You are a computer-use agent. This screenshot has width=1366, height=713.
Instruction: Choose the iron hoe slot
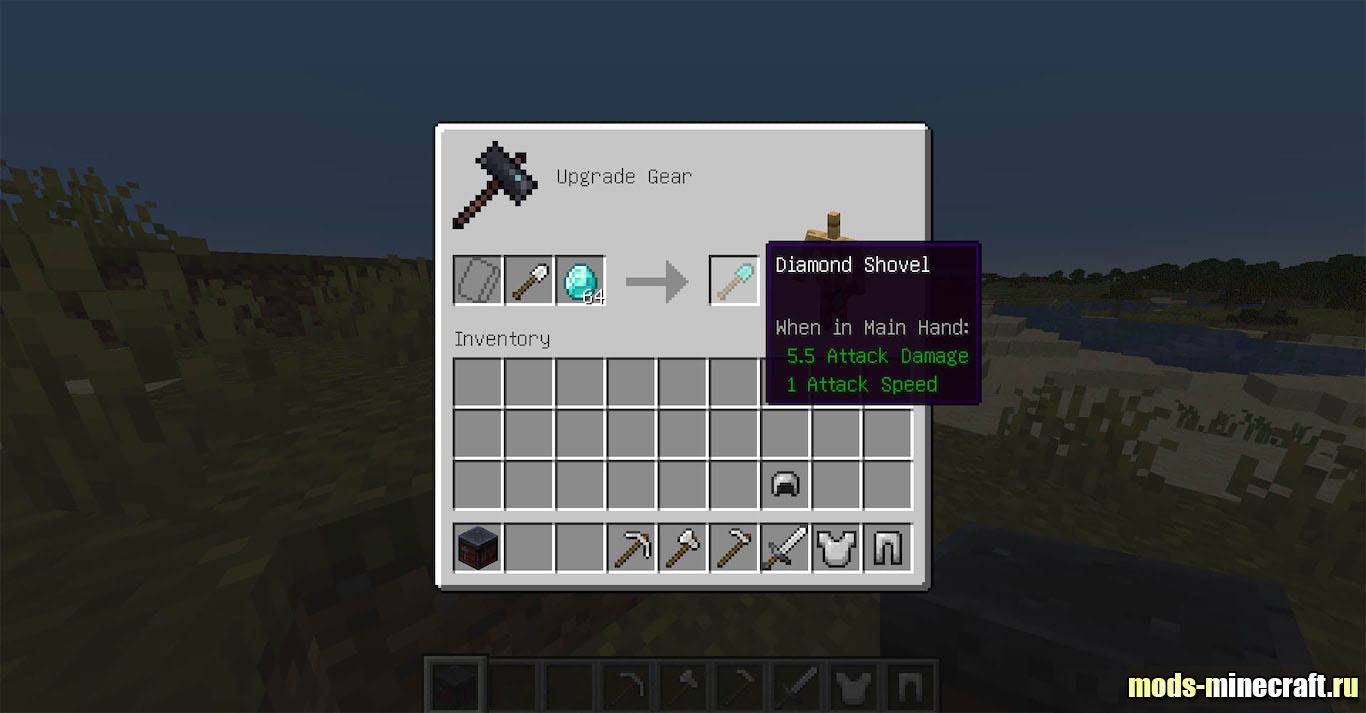[734, 548]
